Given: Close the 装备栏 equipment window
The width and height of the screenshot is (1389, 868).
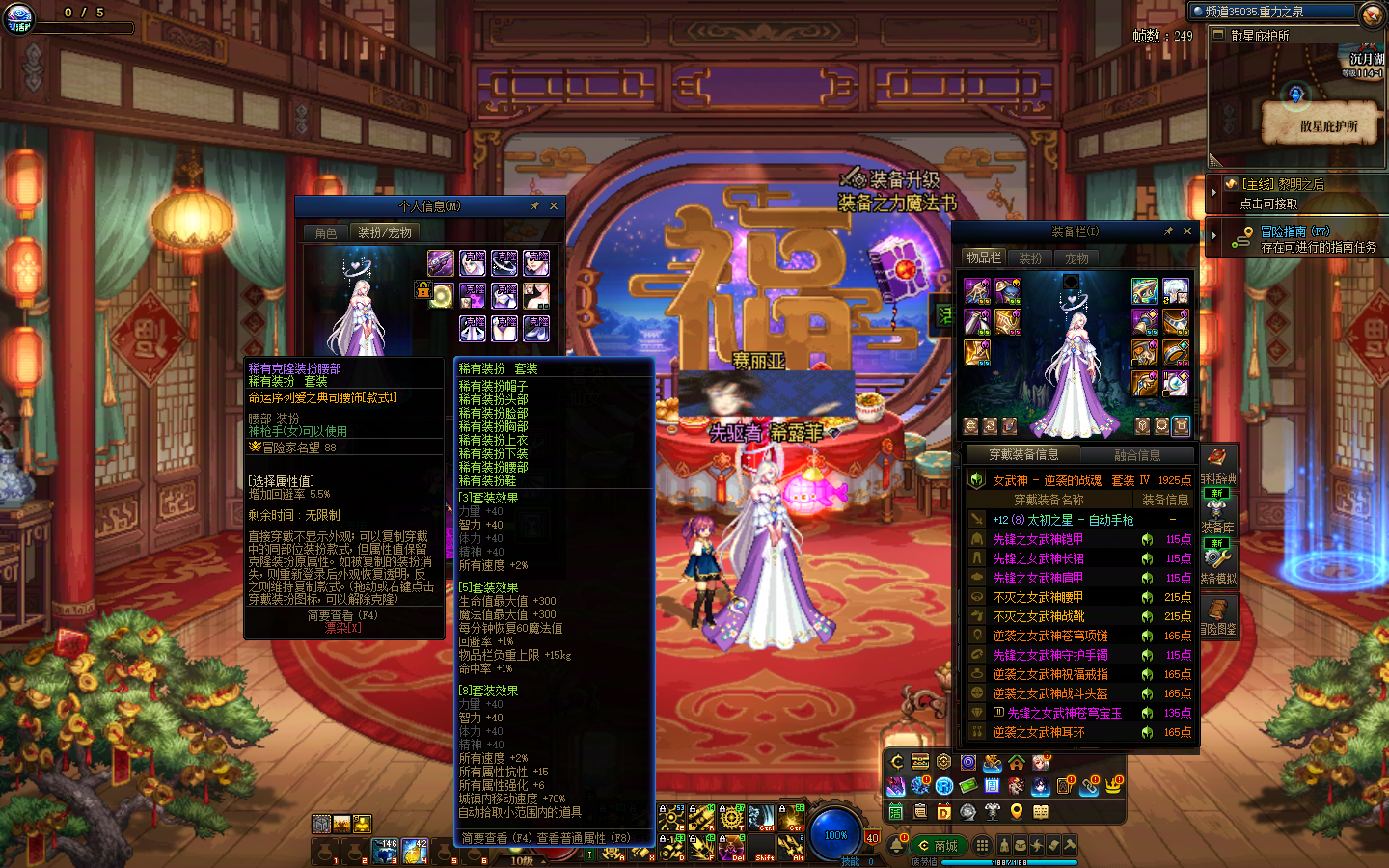Looking at the screenshot, I should pos(1187,231).
